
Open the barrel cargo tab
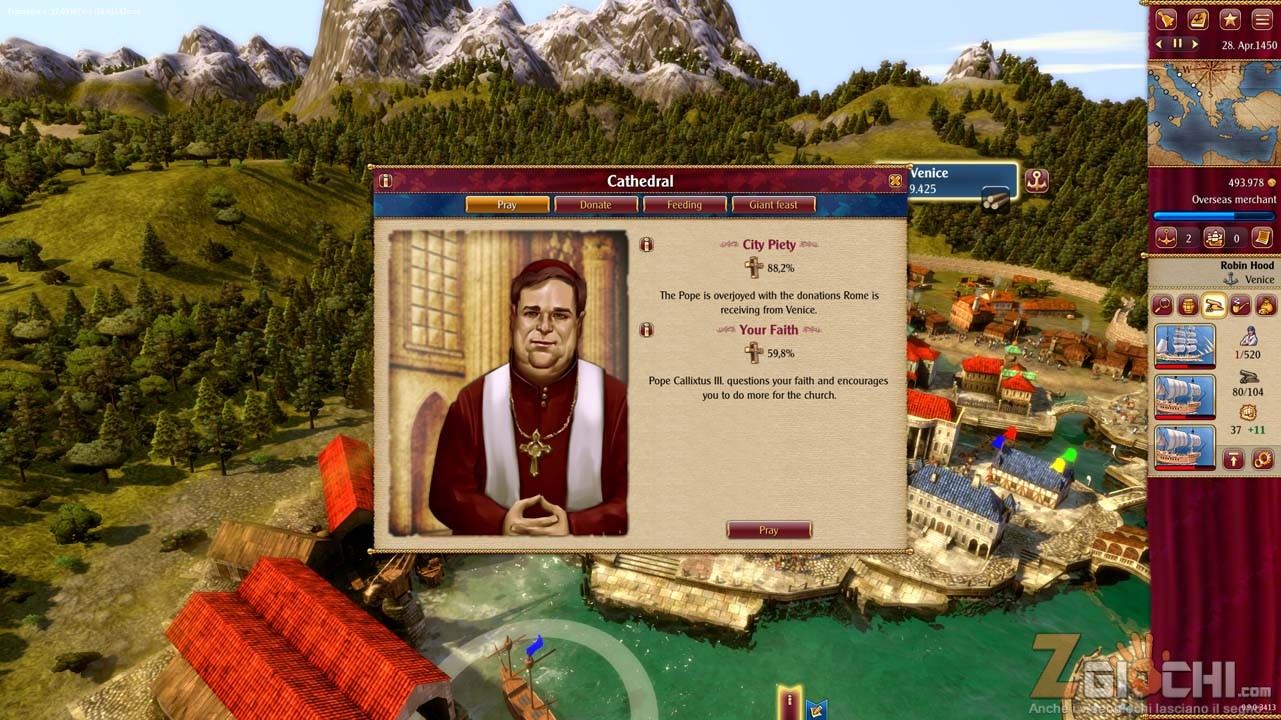click(1187, 306)
